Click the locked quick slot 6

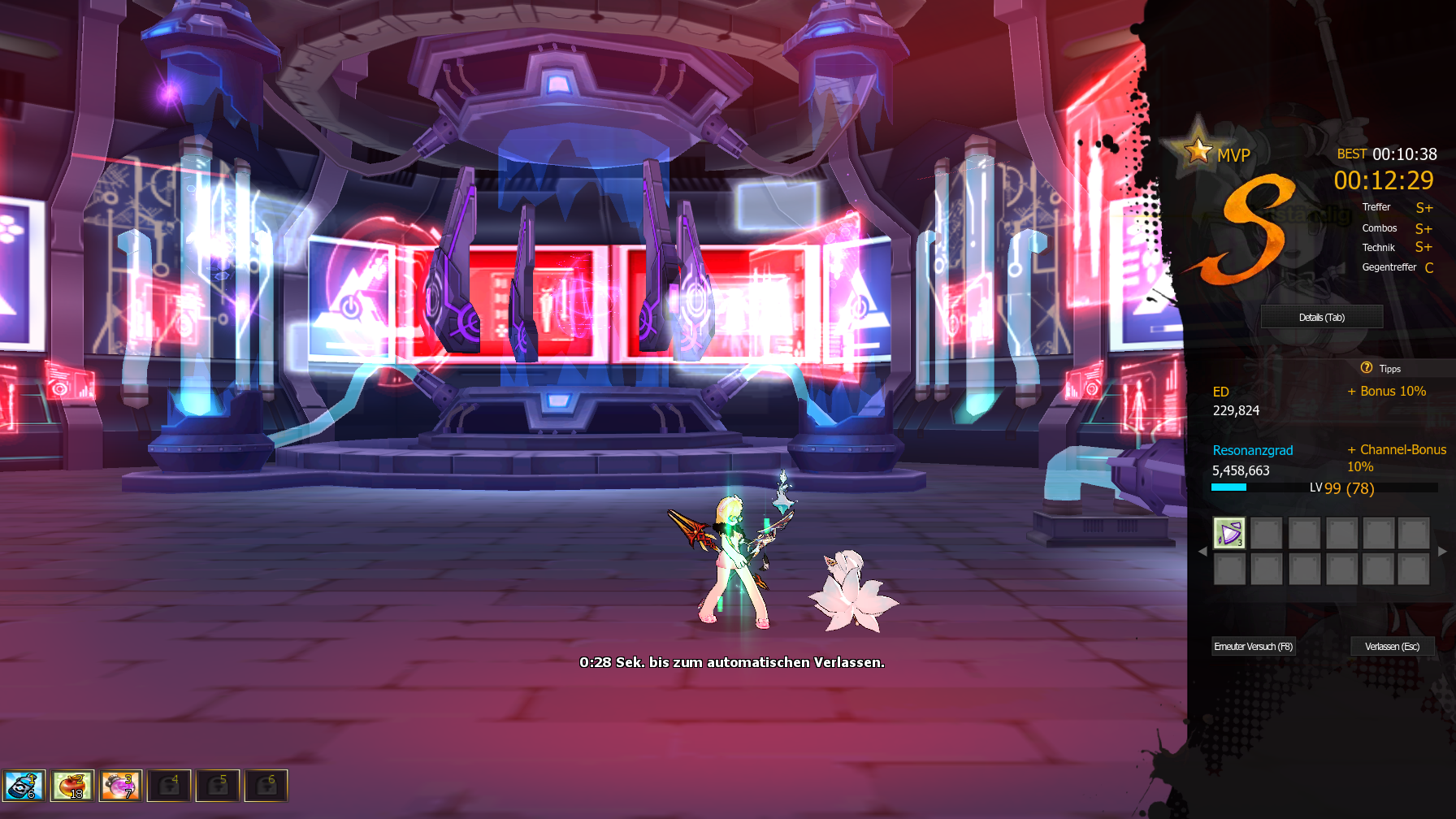(266, 786)
